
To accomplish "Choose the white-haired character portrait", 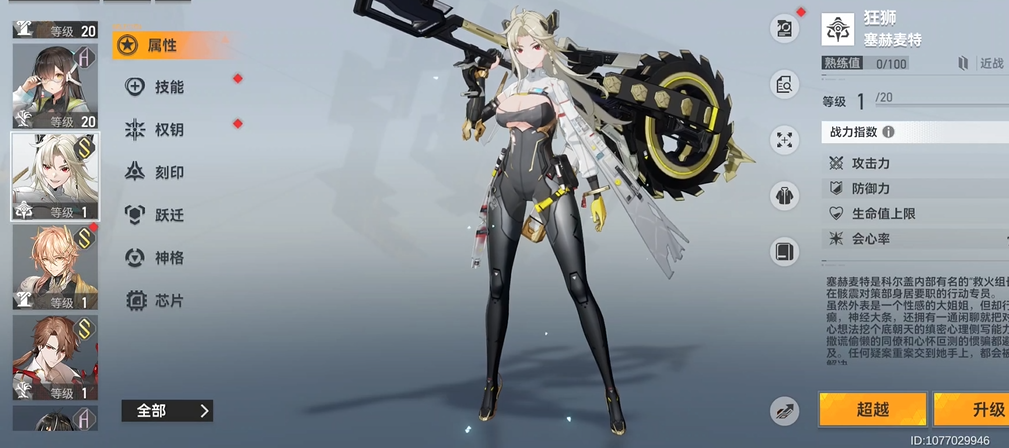I will point(54,176).
